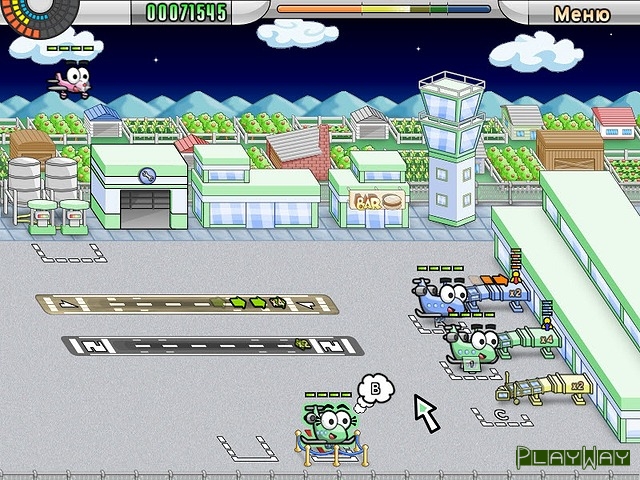Select the green plane with B thought bubble
640x480 pixels.
tap(327, 426)
